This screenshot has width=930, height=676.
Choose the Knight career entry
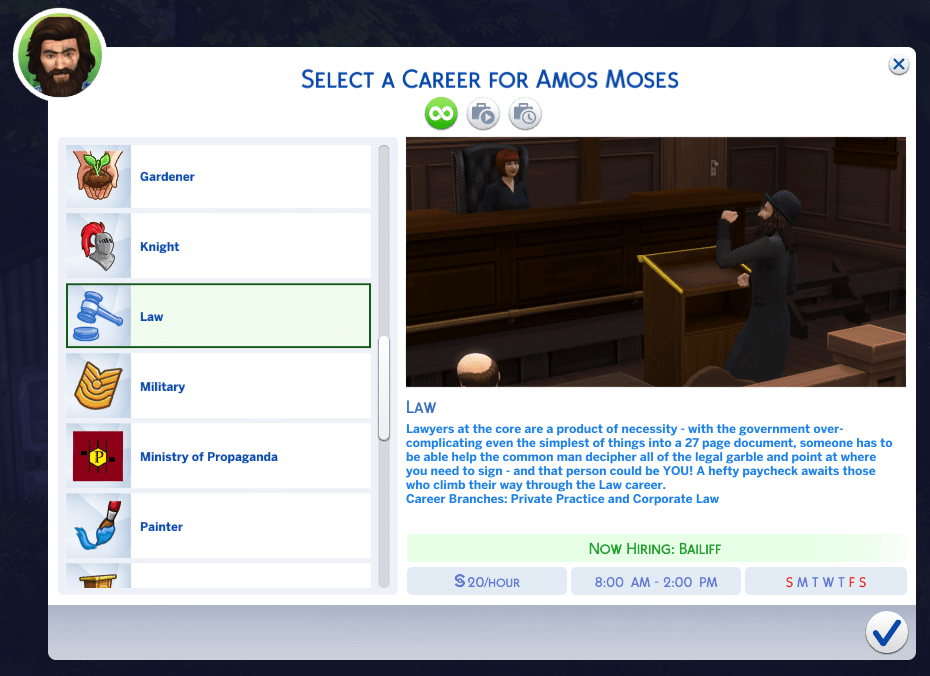pos(218,247)
